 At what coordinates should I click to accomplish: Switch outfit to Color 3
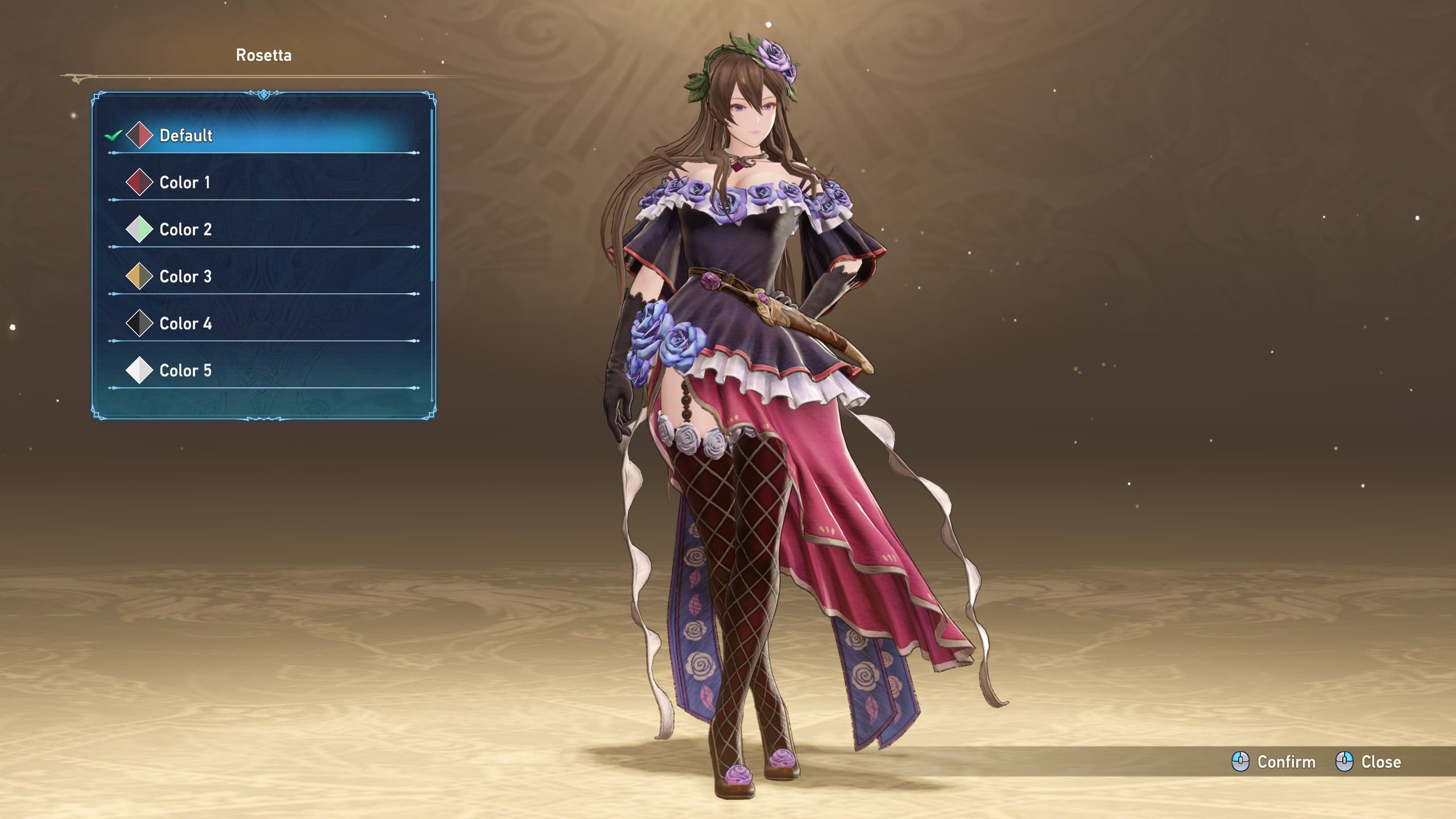(x=185, y=277)
